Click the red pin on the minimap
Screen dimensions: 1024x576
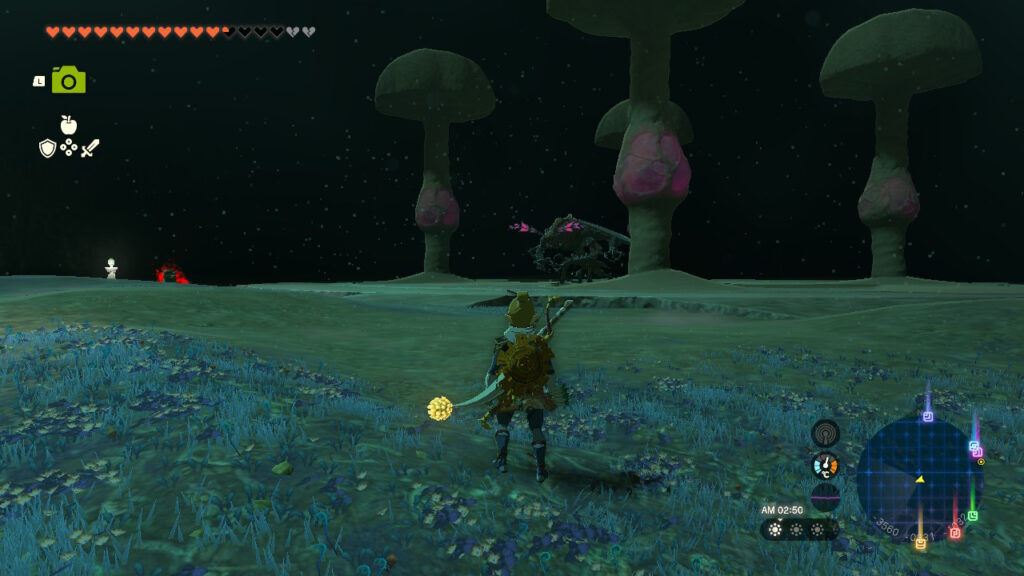pos(954,532)
